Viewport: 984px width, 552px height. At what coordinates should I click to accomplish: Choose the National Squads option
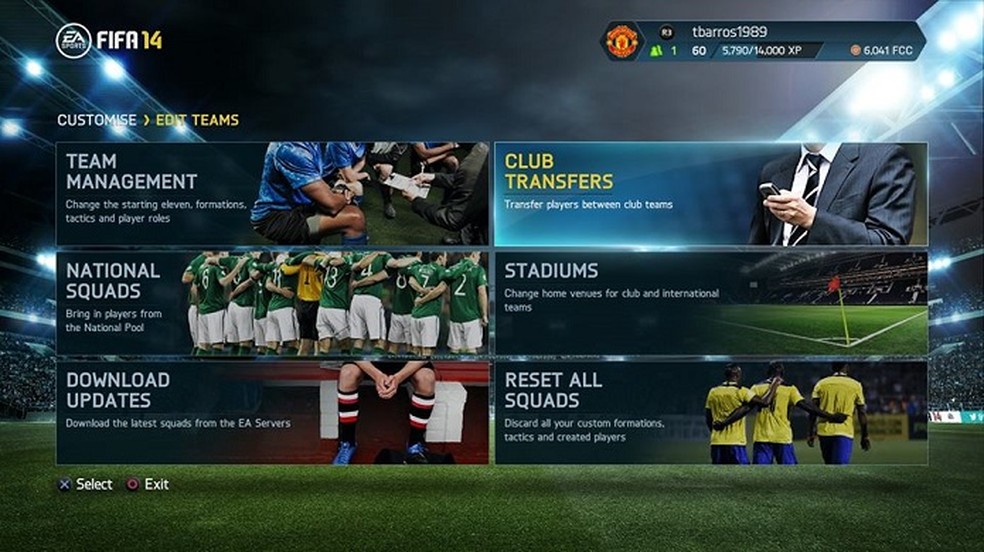[272, 303]
